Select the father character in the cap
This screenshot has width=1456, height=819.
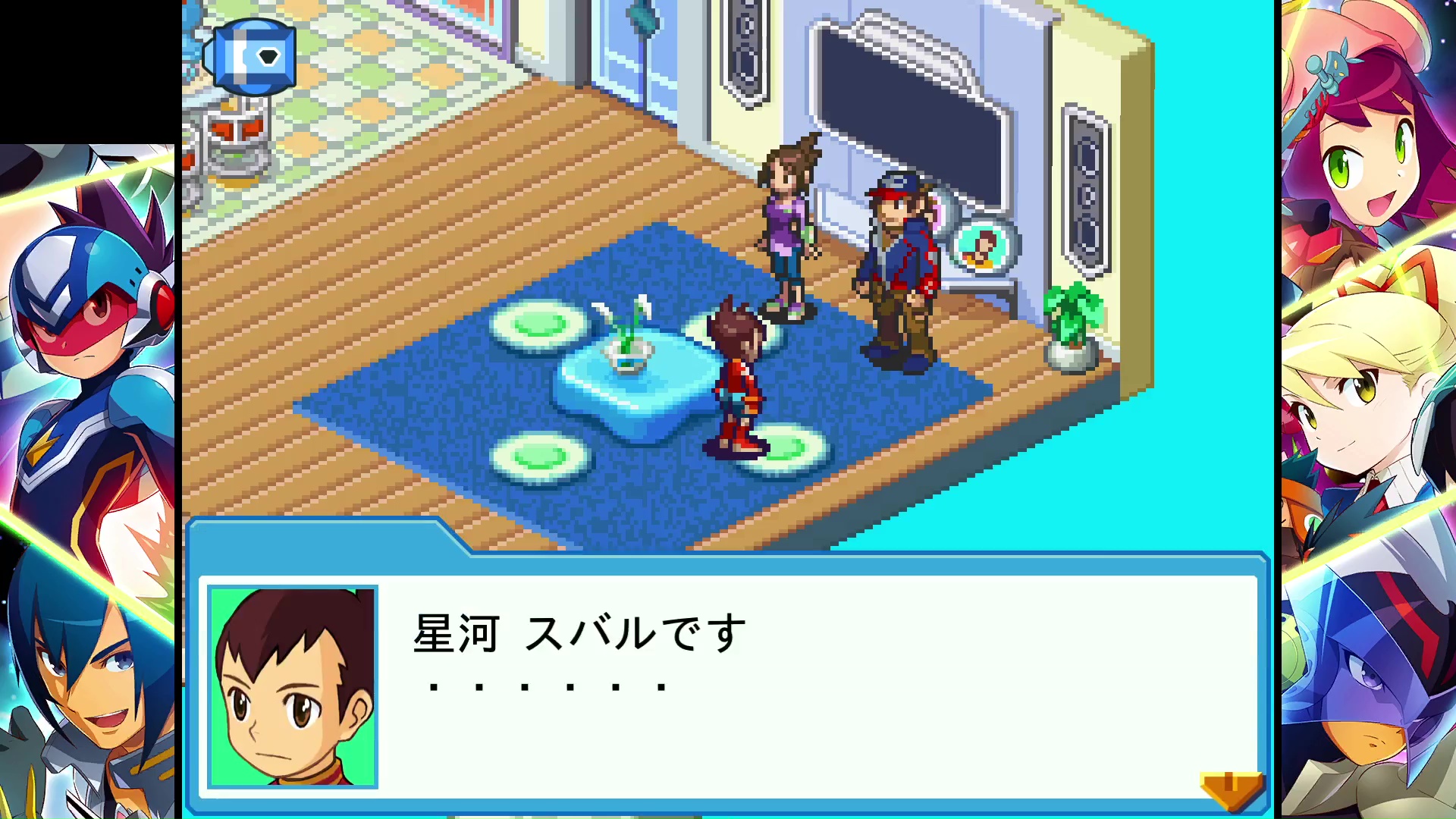click(x=899, y=265)
